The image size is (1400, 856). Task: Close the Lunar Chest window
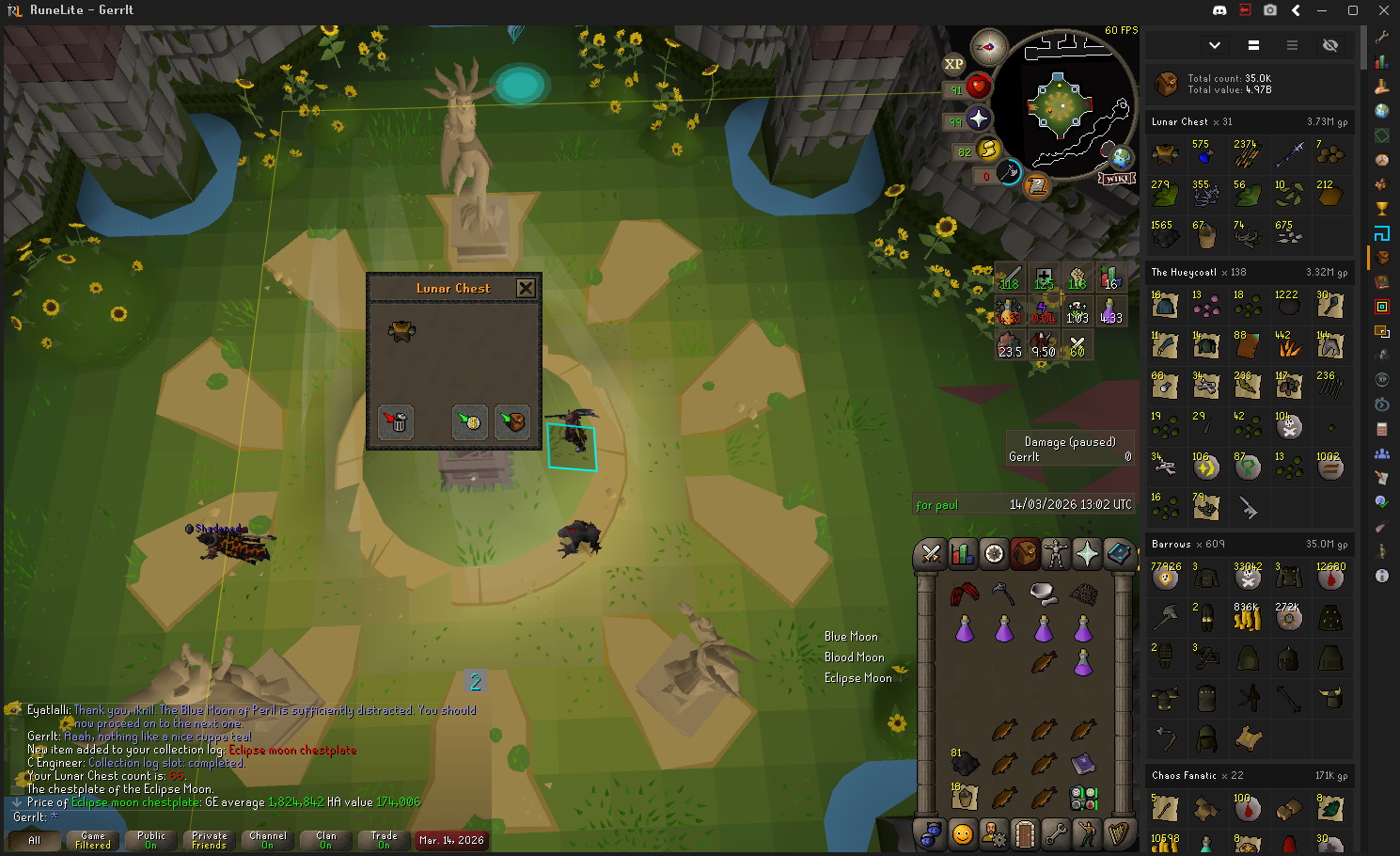[x=526, y=288]
